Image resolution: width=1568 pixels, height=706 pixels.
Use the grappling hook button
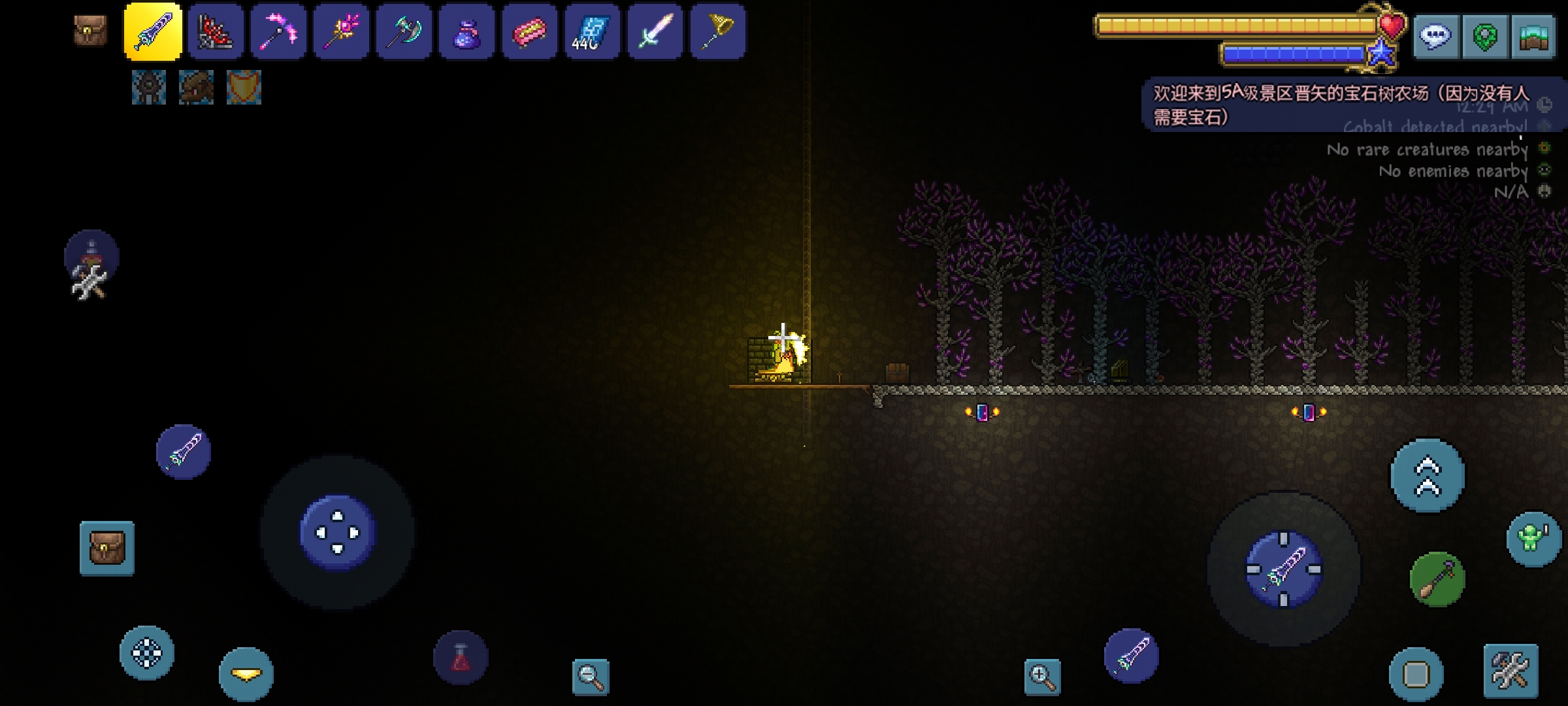[x=1437, y=579]
